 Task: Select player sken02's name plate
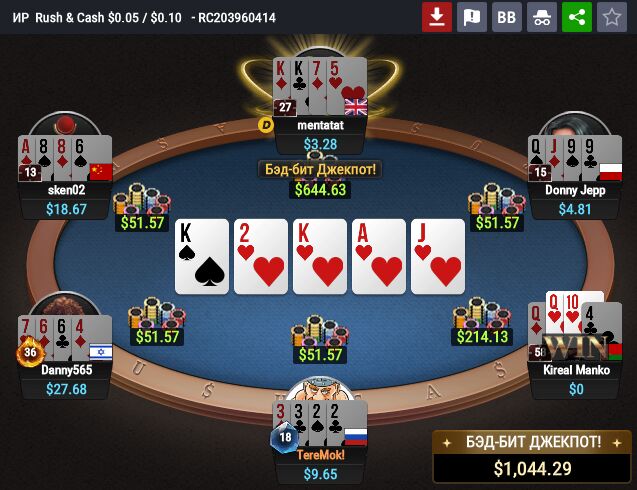[x=66, y=190]
